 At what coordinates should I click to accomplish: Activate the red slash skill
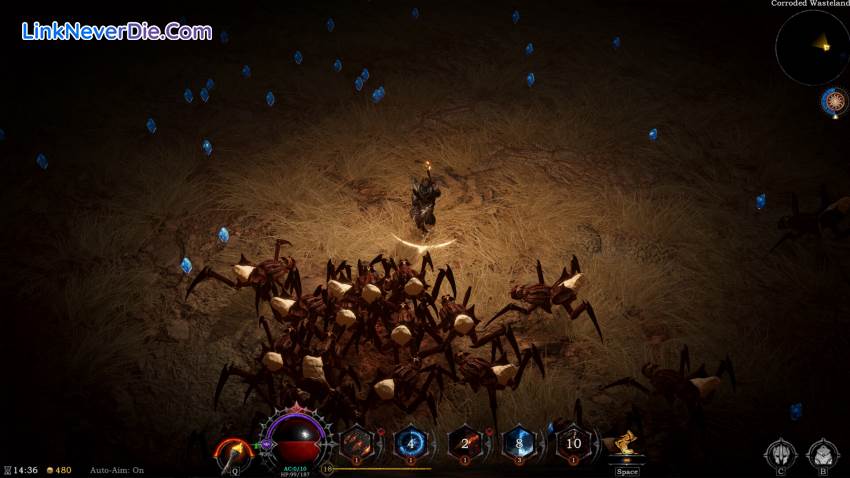(x=358, y=443)
